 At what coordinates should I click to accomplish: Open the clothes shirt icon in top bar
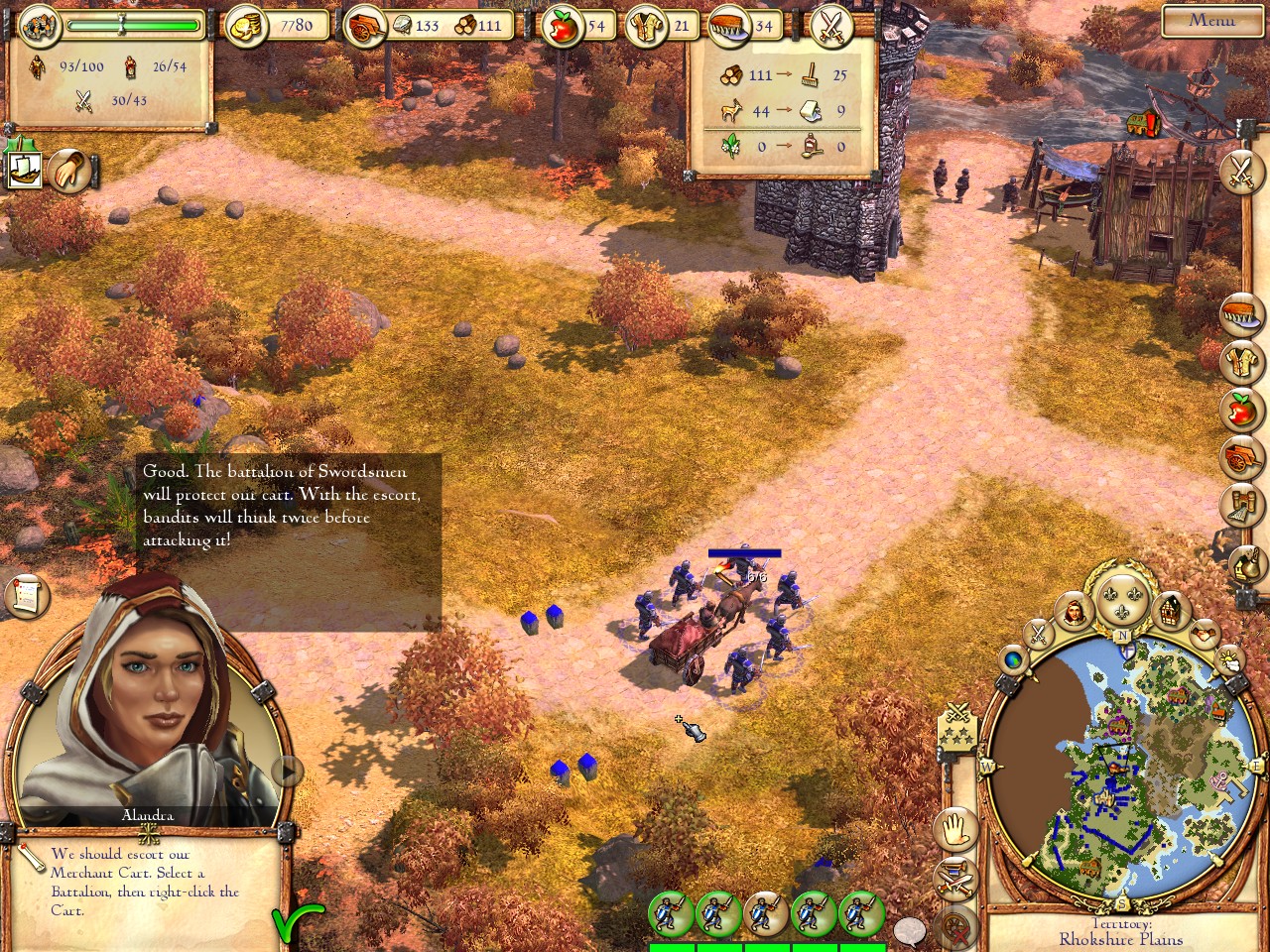tap(650, 27)
